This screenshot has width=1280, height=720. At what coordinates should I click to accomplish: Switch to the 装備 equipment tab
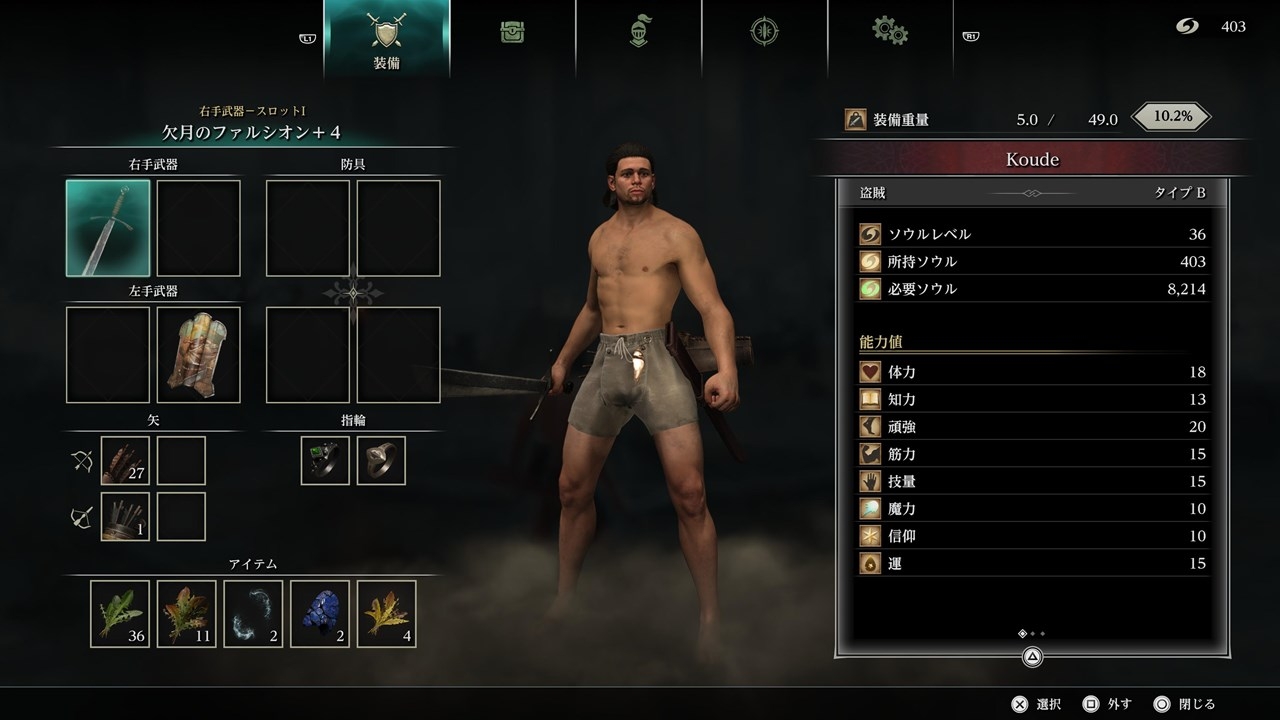click(387, 38)
